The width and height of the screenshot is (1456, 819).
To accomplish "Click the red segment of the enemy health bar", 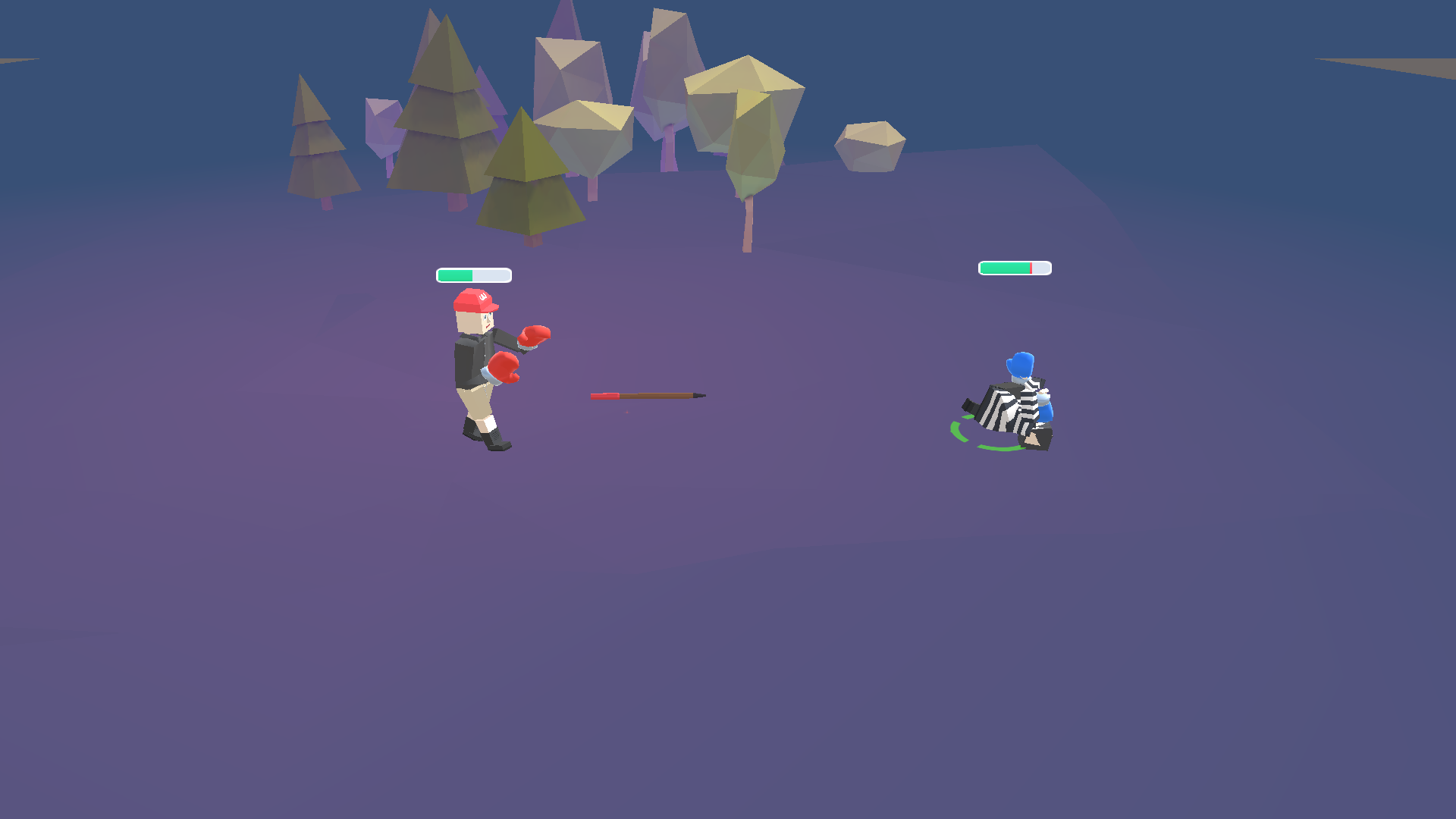I will (1031, 268).
